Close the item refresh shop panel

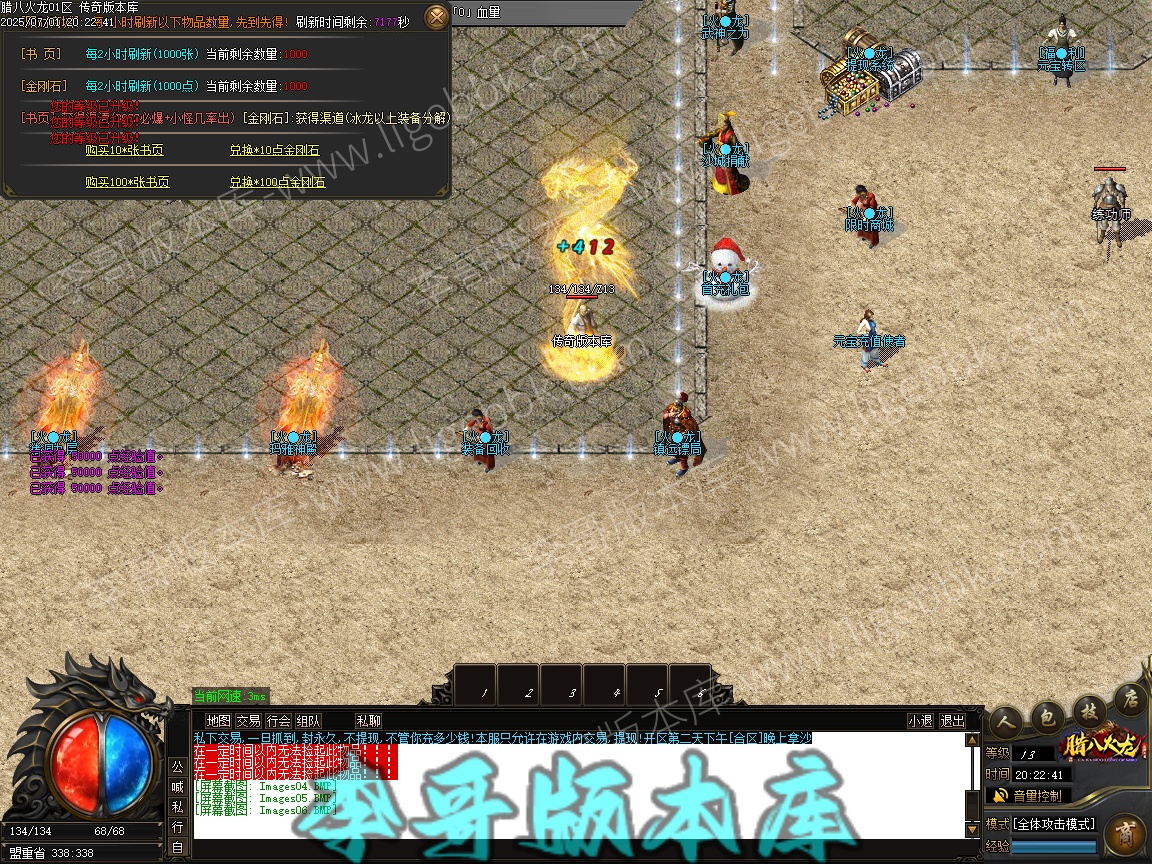coord(437,17)
